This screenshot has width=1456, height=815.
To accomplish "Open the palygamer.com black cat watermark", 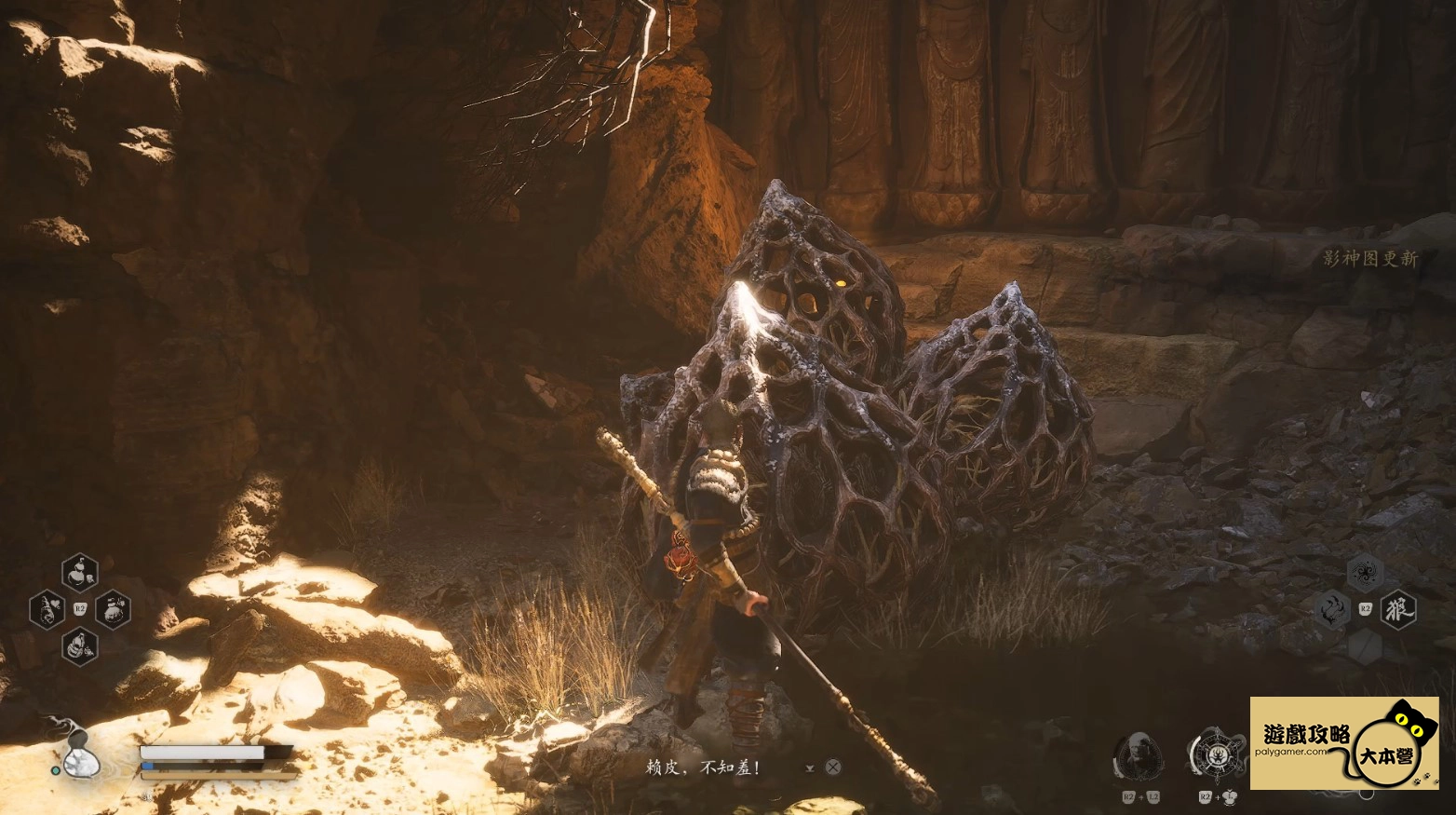I will [1343, 743].
